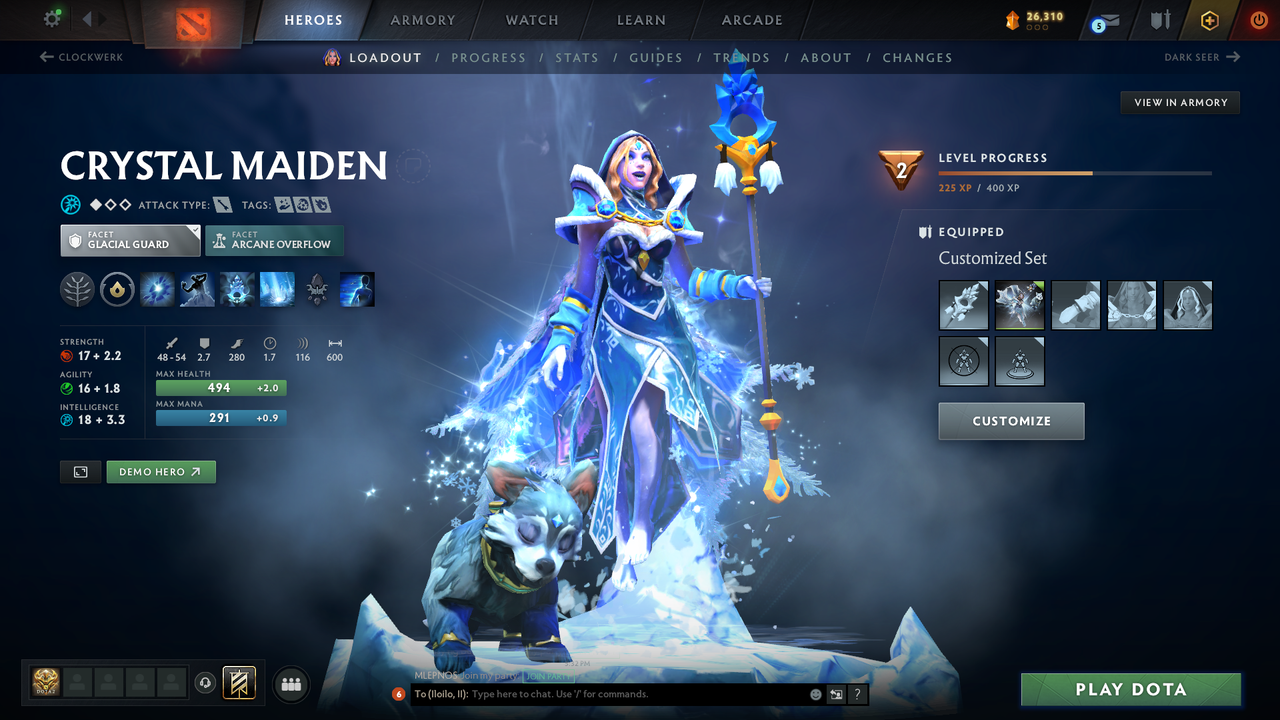Click the shield and sword armory icon

1160,19
